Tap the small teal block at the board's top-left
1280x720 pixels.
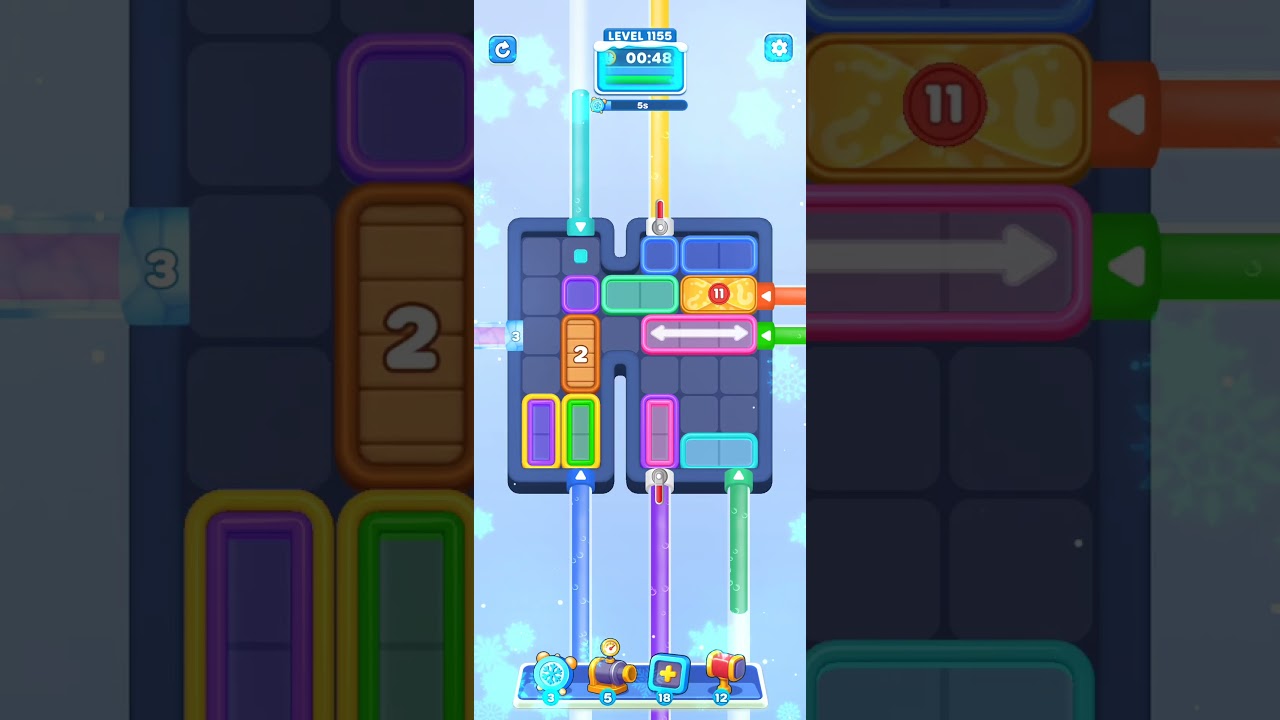coord(581,257)
